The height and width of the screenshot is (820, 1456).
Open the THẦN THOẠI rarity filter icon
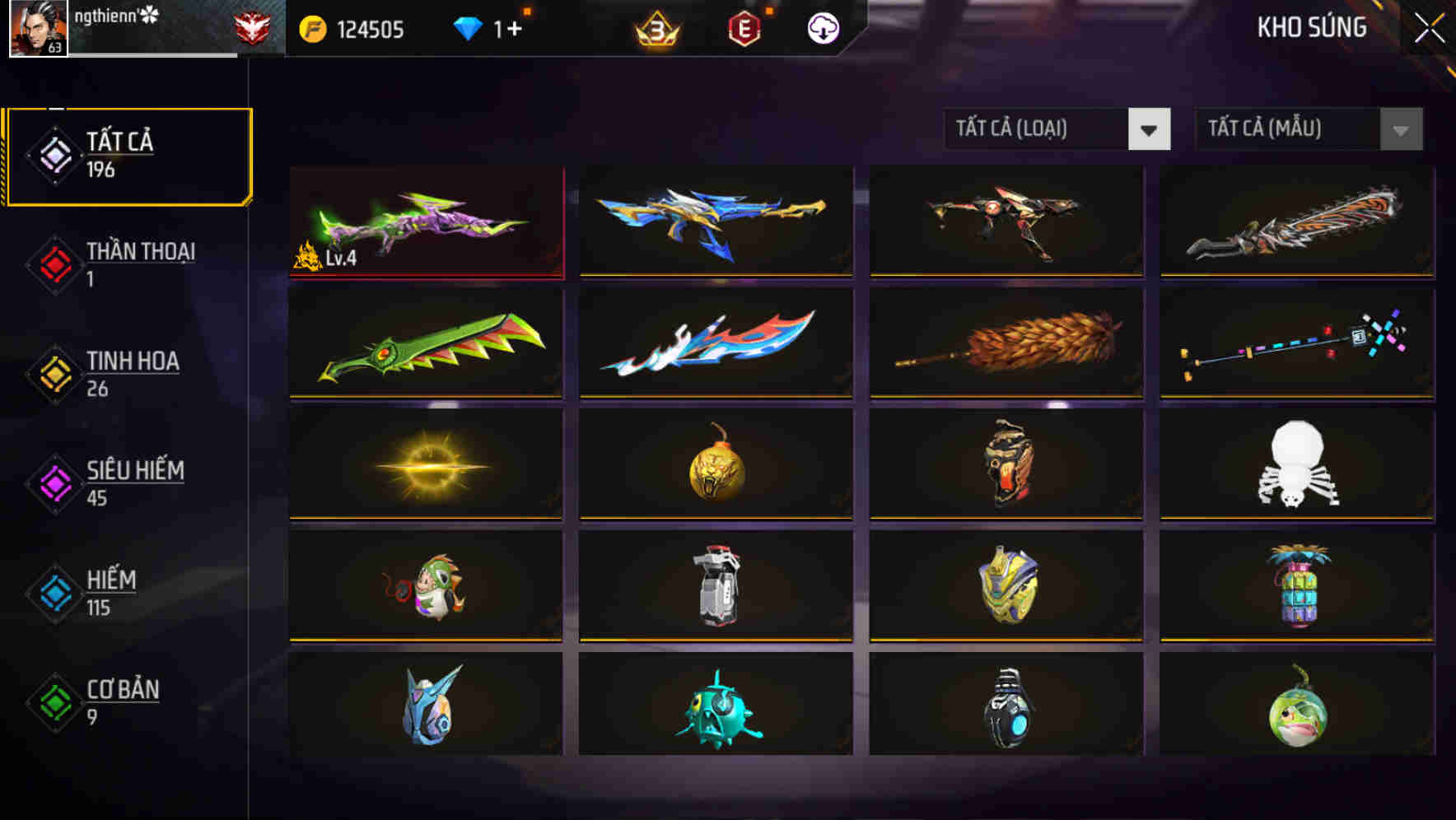54,265
